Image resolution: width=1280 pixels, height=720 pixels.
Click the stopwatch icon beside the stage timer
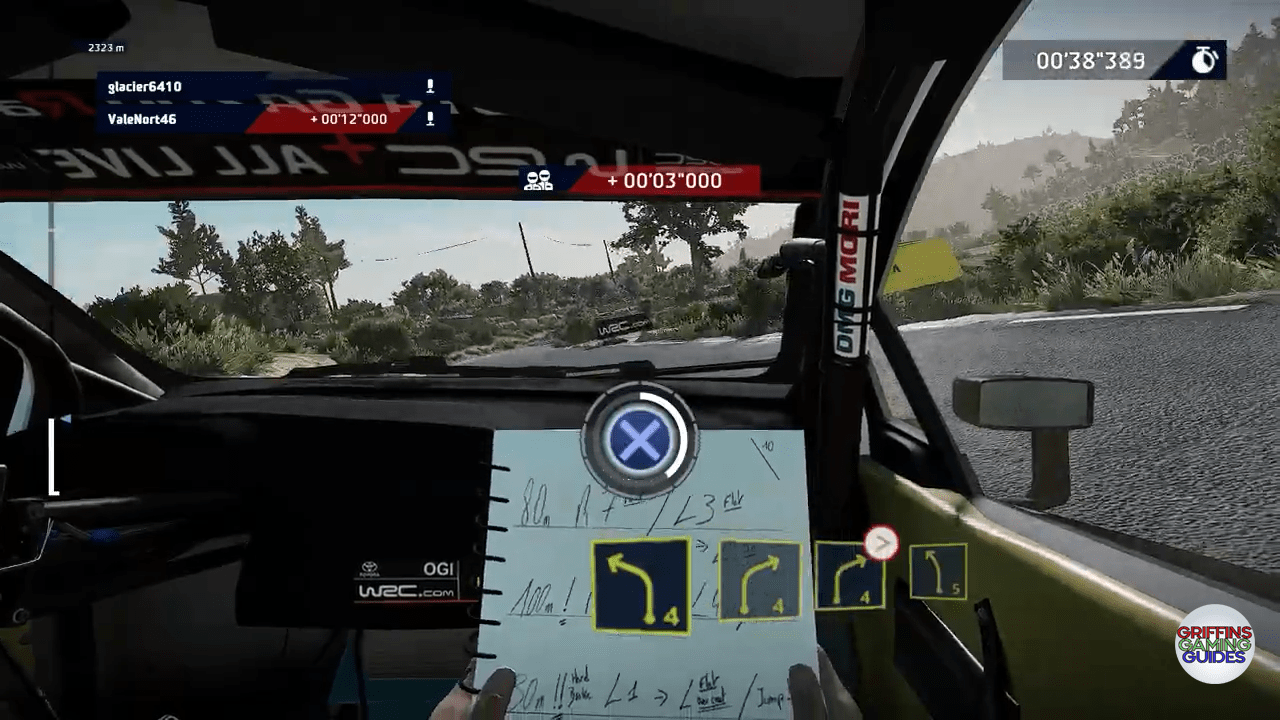1203,59
